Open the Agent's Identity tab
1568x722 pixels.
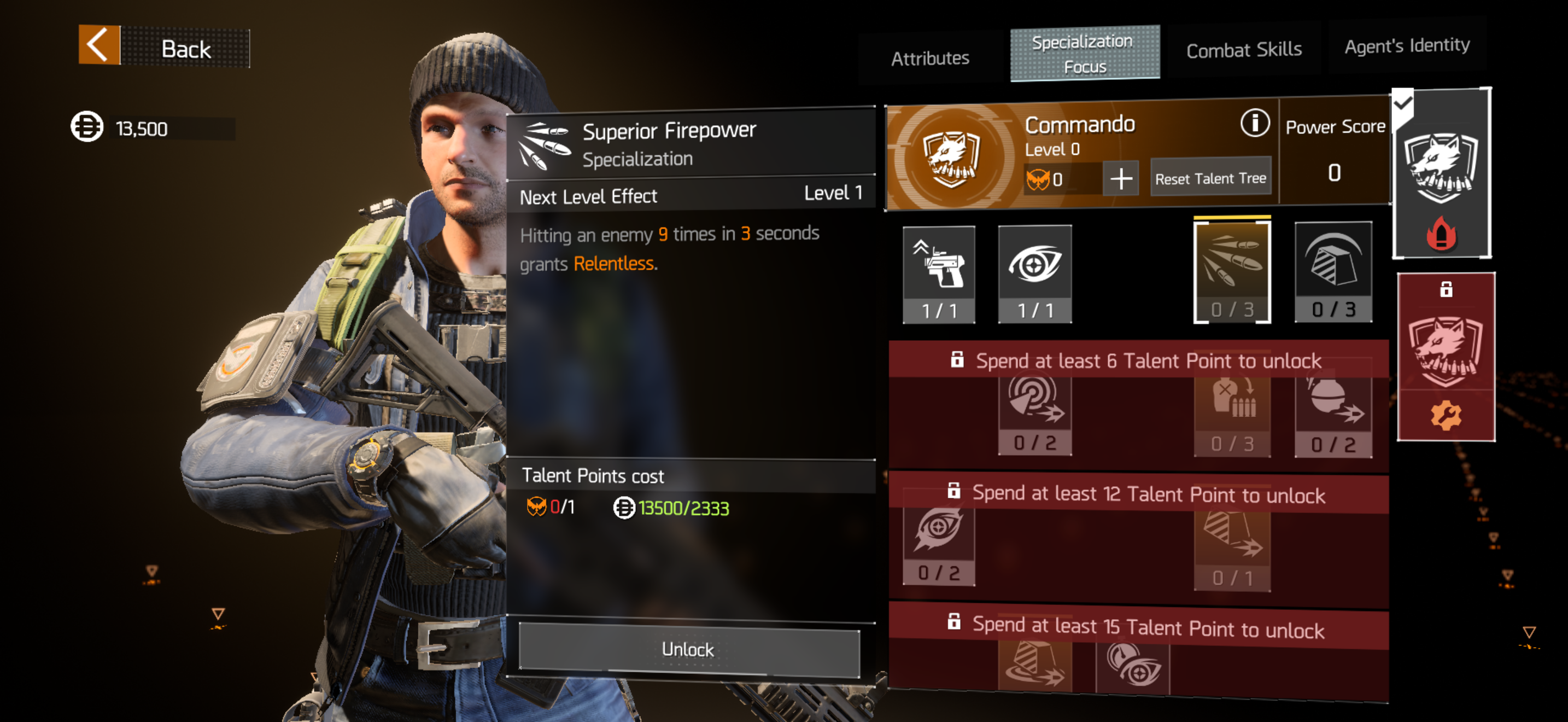click(1406, 45)
